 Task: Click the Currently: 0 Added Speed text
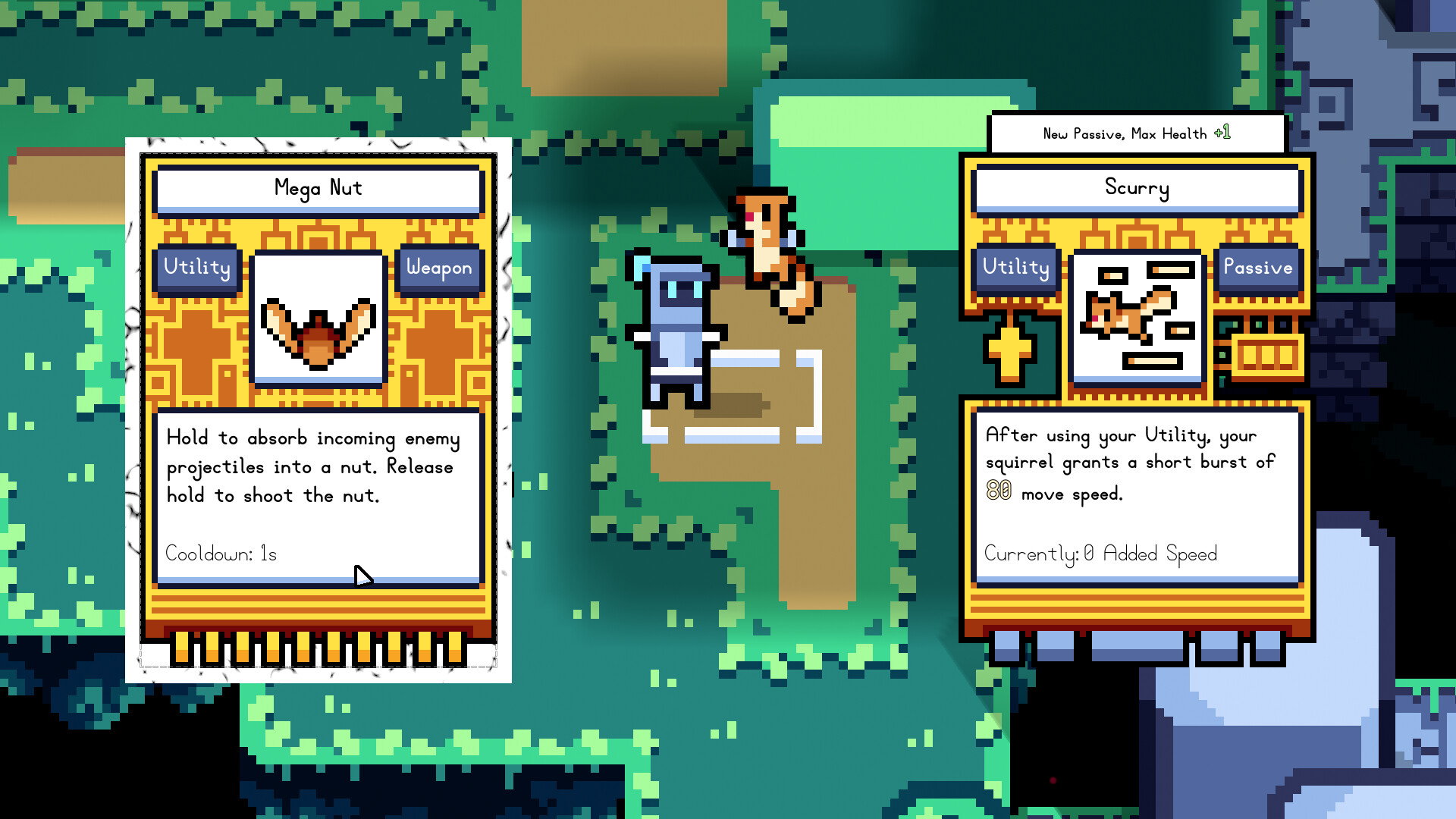pyautogui.click(x=1101, y=554)
